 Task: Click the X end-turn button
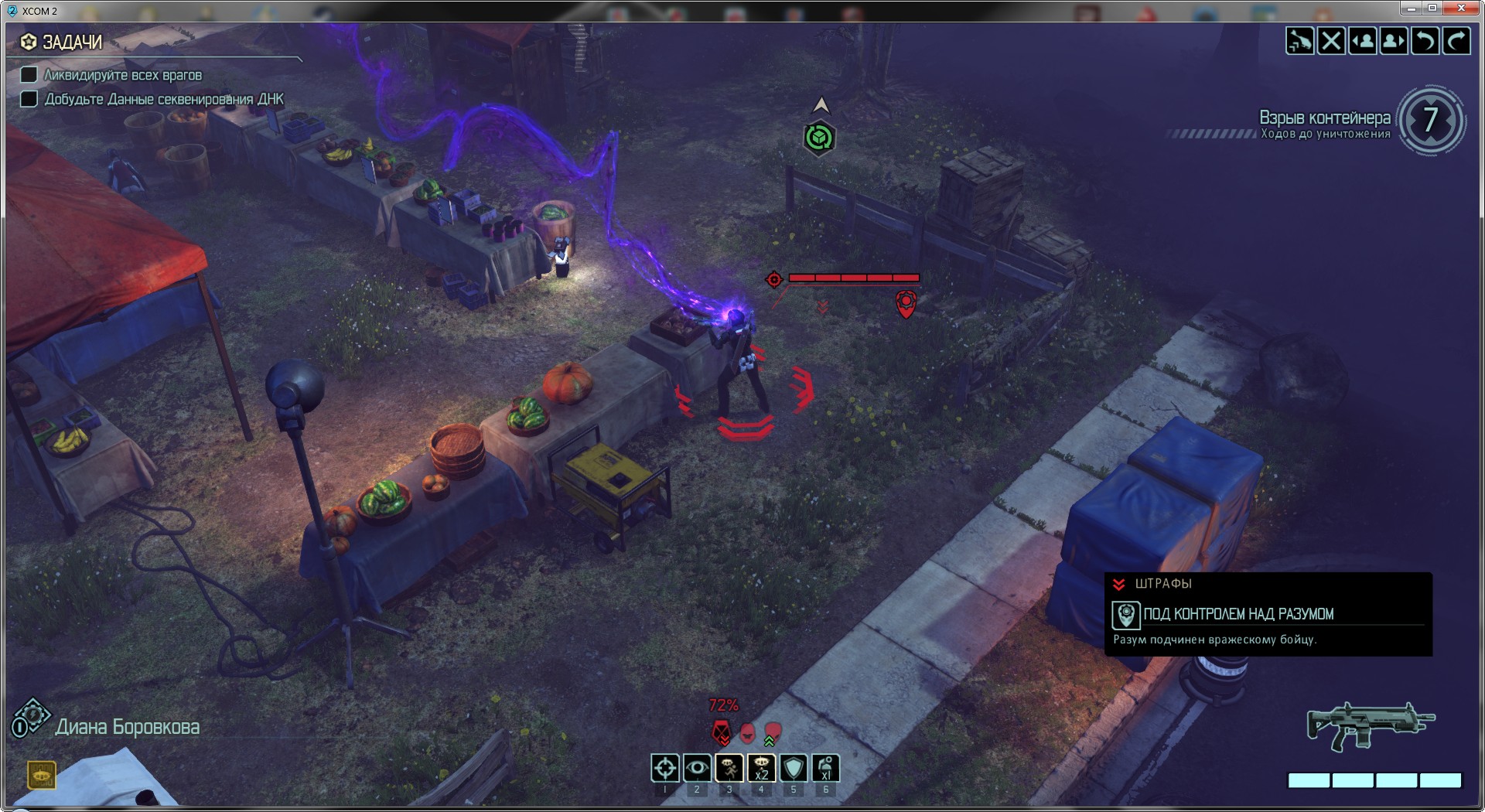(x=1331, y=41)
